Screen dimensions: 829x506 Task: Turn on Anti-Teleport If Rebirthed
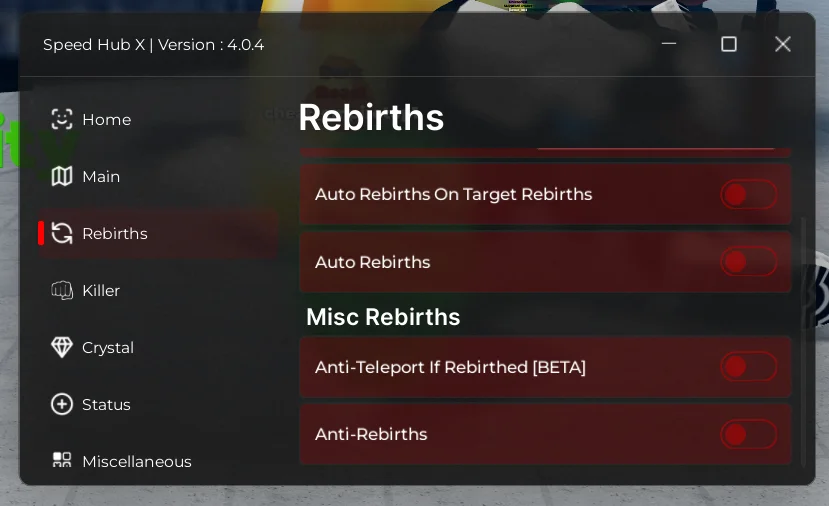748,367
